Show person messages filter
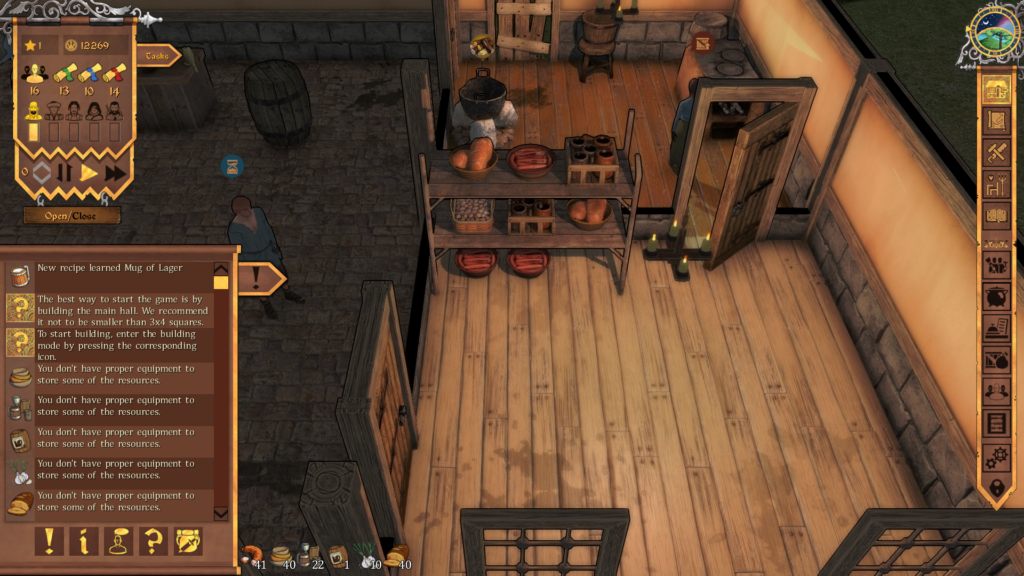1024x576 pixels. pos(118,541)
